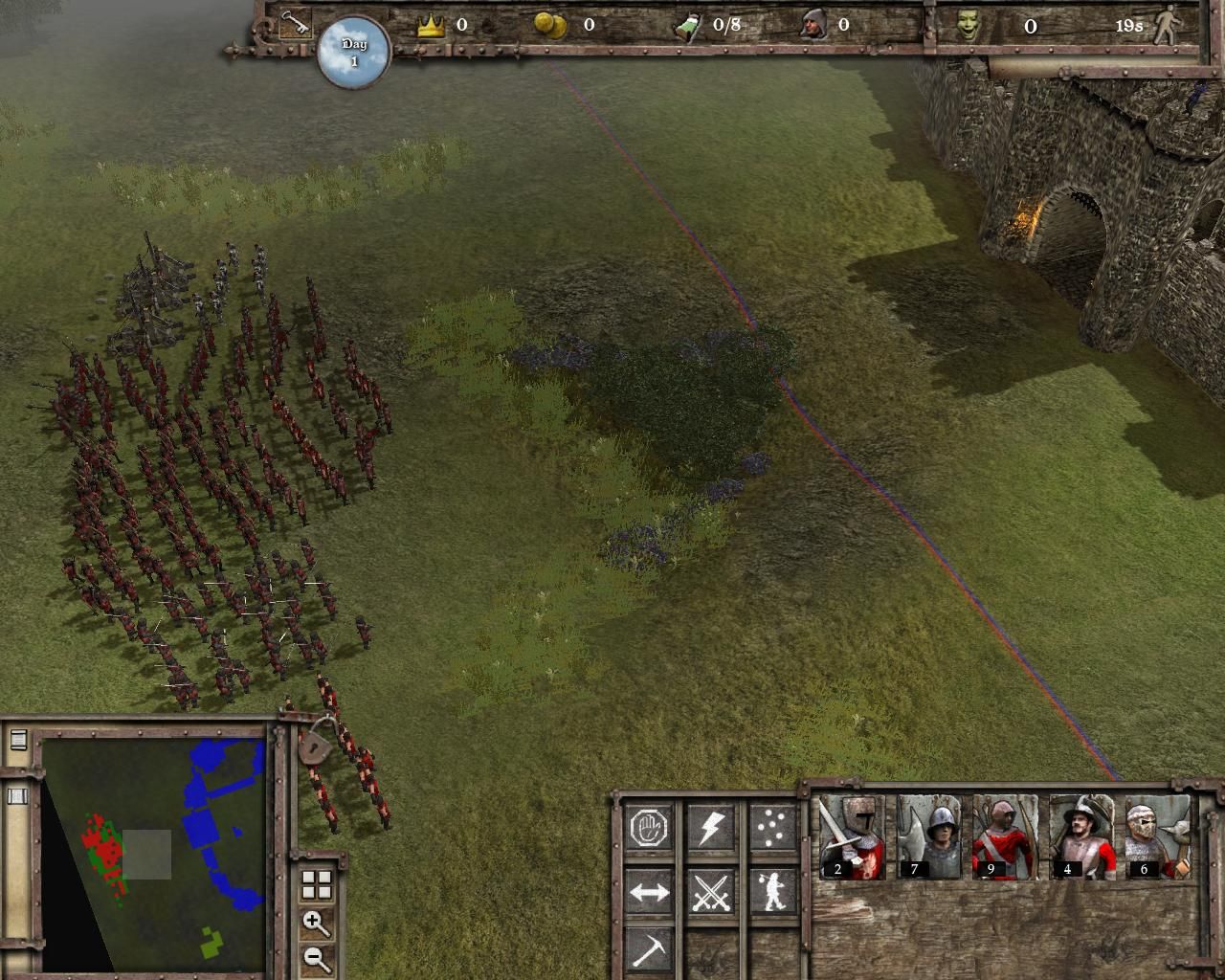Viewport: 1225px width, 980px height.
Task: Zoom out with the magnifier minus button
Action: 317,958
